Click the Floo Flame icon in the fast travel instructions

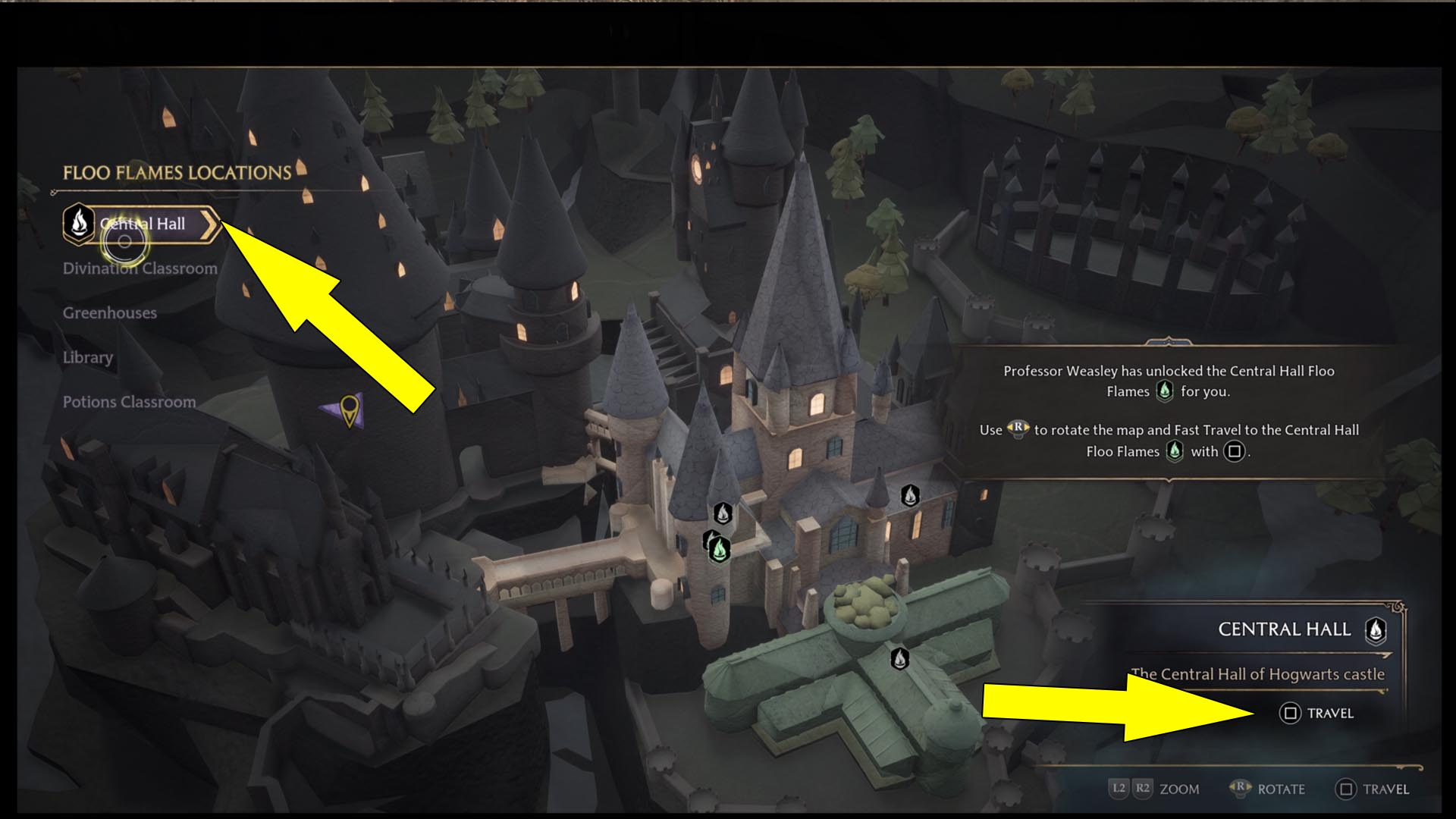click(1174, 450)
